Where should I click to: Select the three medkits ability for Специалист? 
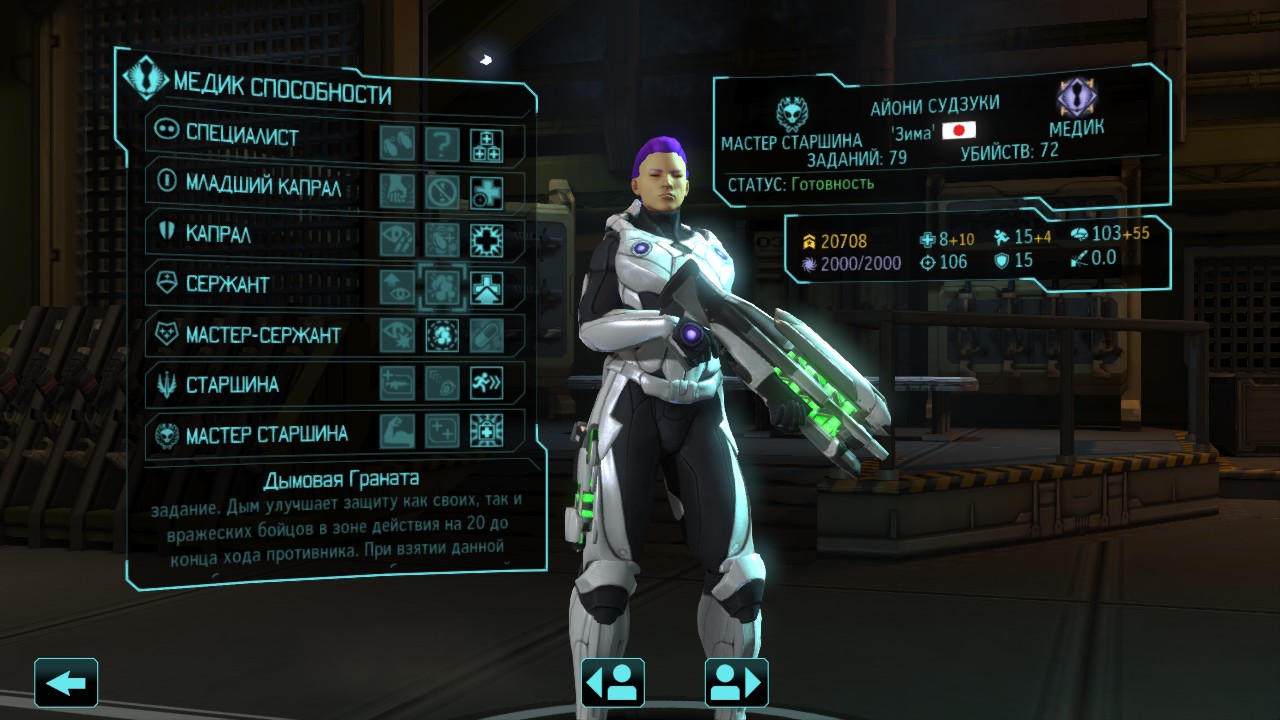click(x=487, y=144)
